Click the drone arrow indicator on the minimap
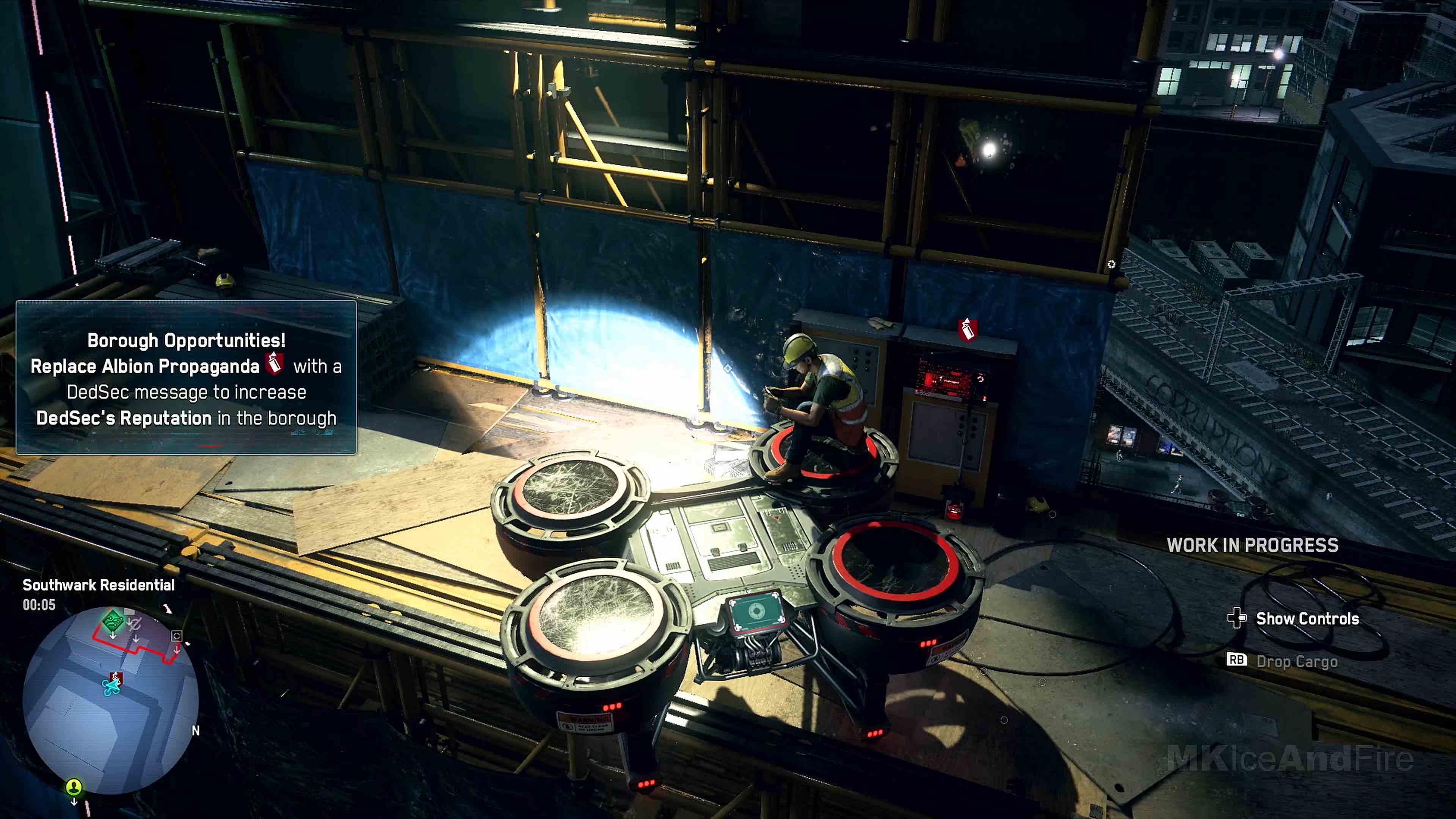This screenshot has width=1456, height=819. (111, 687)
